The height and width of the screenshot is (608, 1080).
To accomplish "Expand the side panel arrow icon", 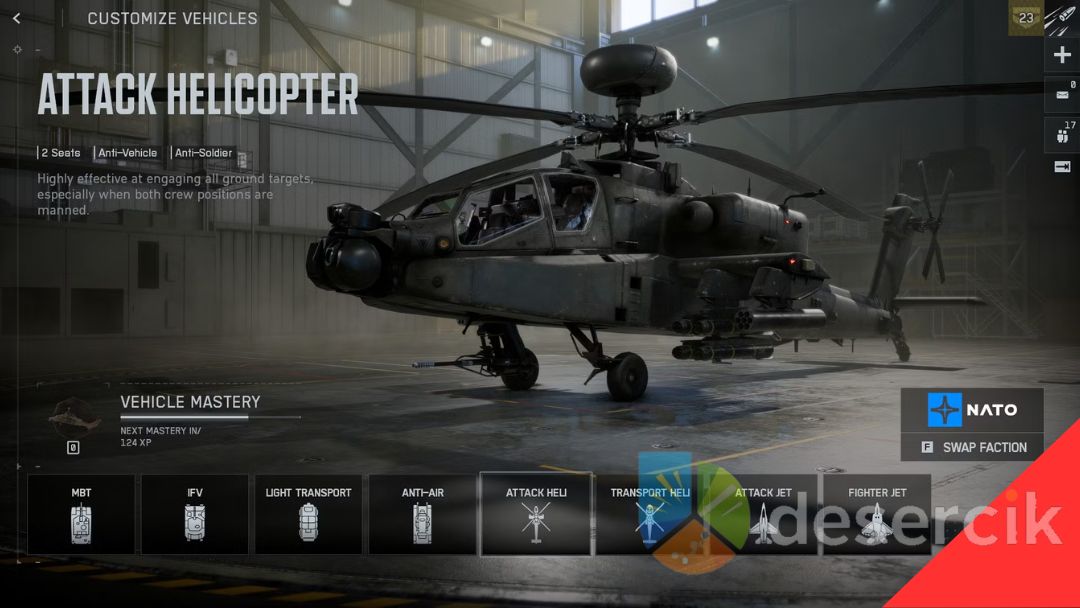I will (x=1062, y=167).
